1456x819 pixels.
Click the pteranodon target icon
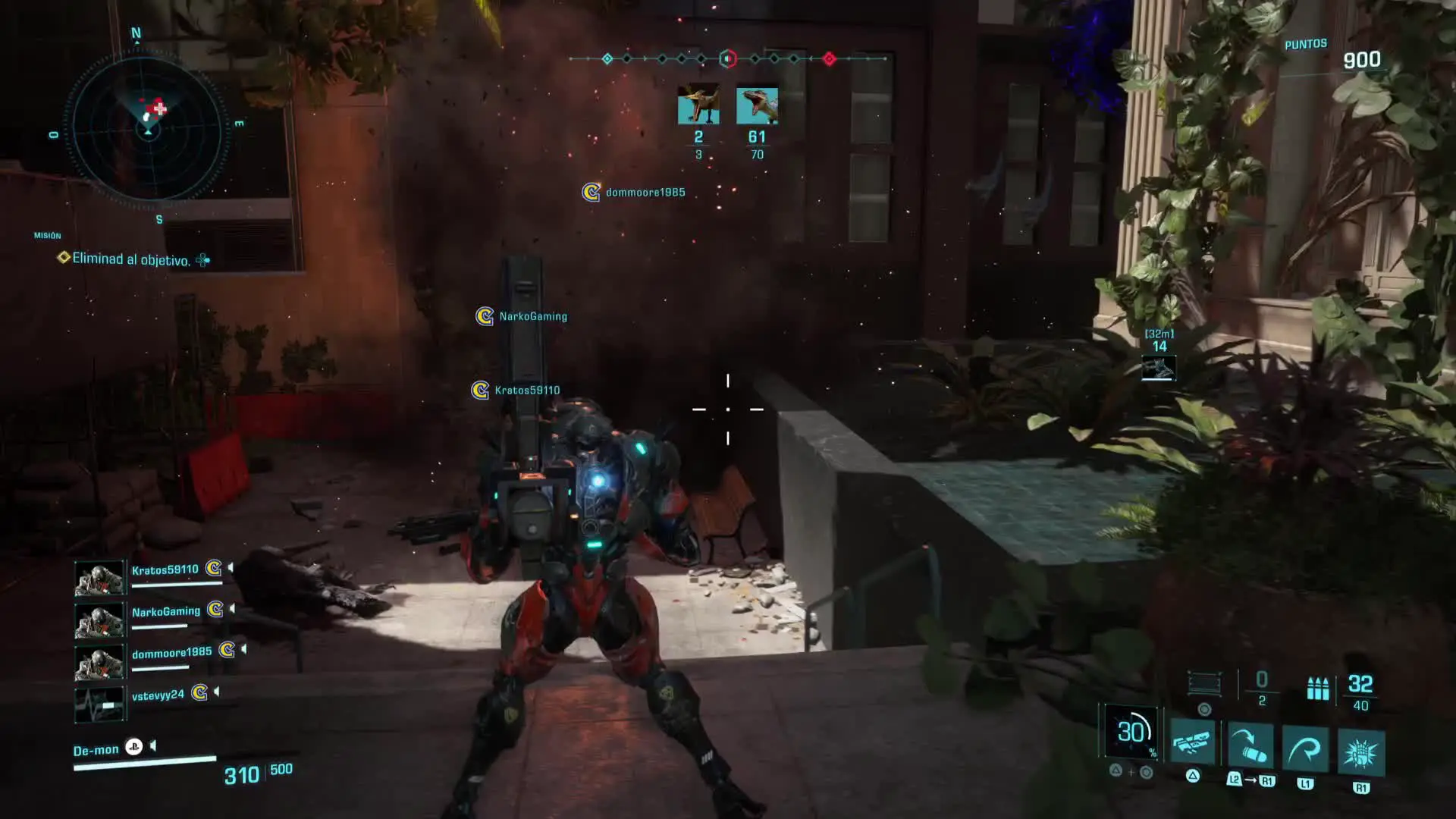coord(698,105)
